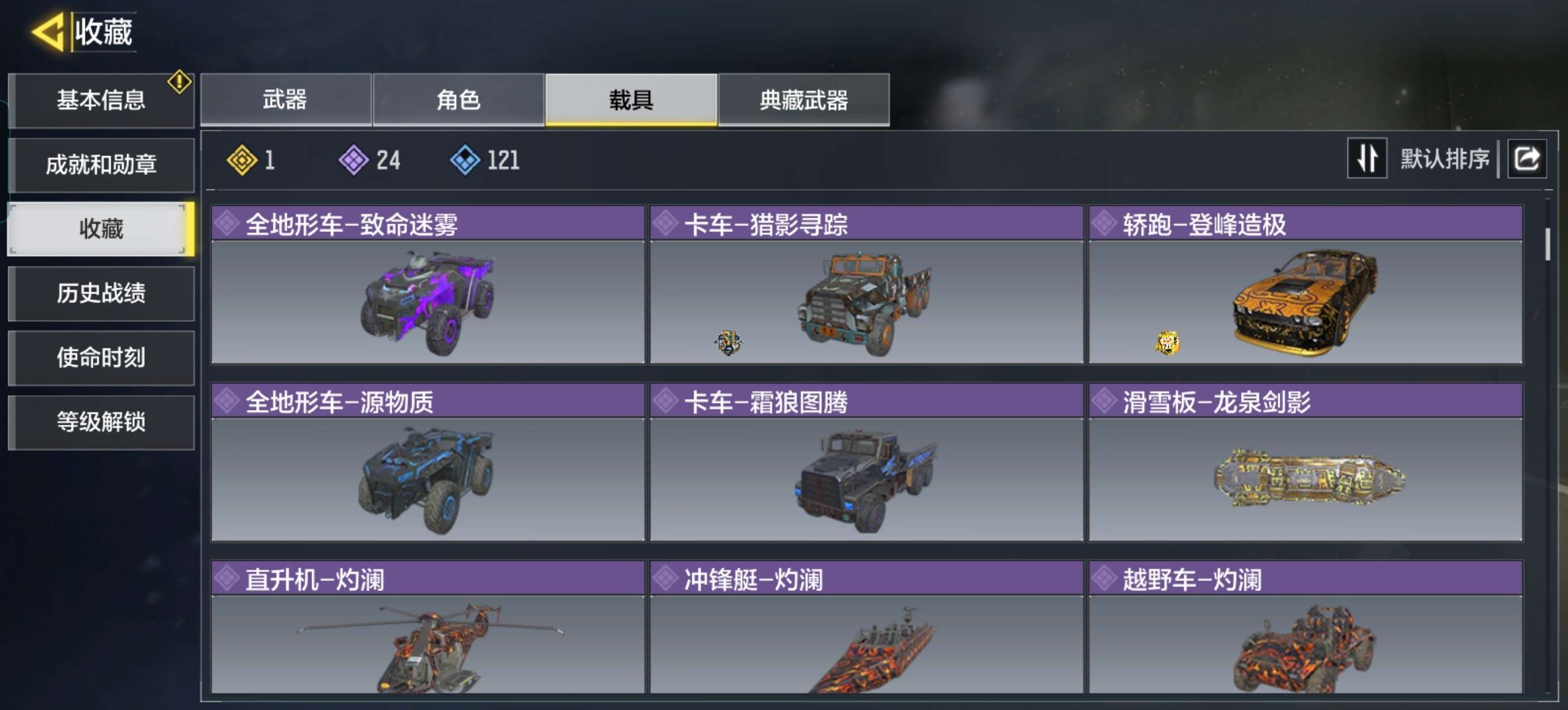
Task: Switch to the 武器 tab
Action: 286,100
